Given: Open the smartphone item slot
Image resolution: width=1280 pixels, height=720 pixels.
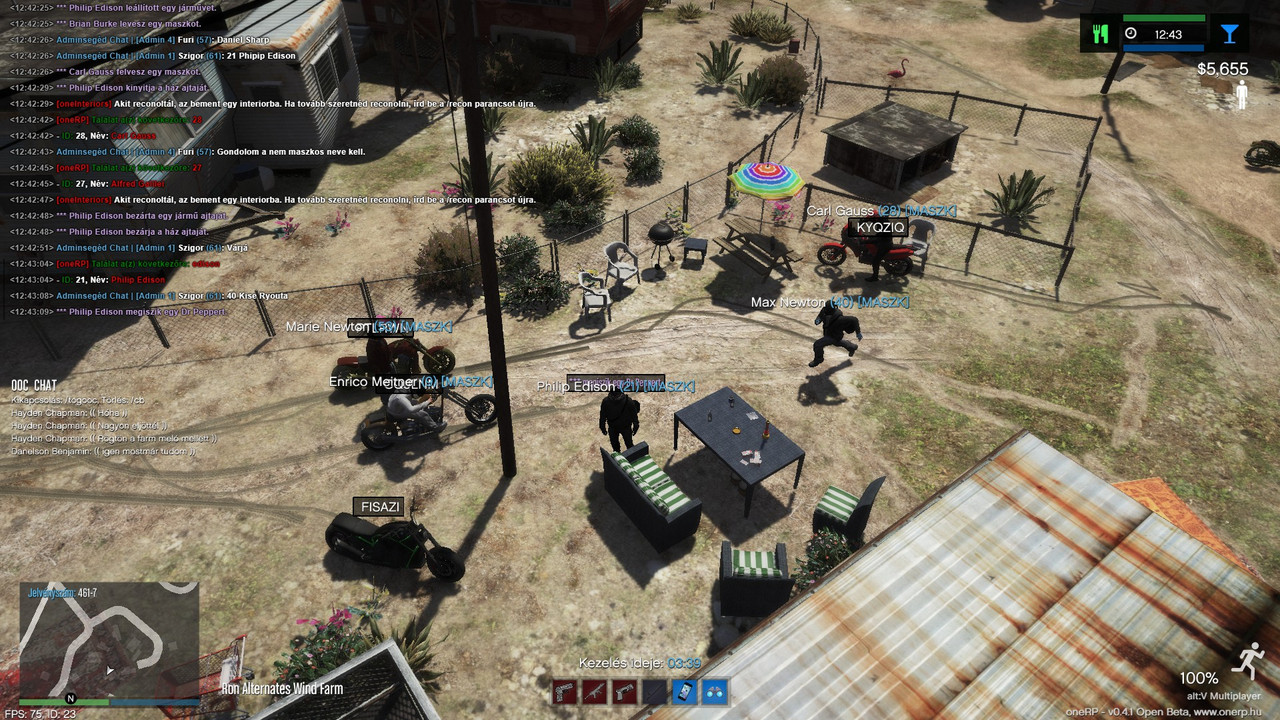Looking at the screenshot, I should point(684,692).
